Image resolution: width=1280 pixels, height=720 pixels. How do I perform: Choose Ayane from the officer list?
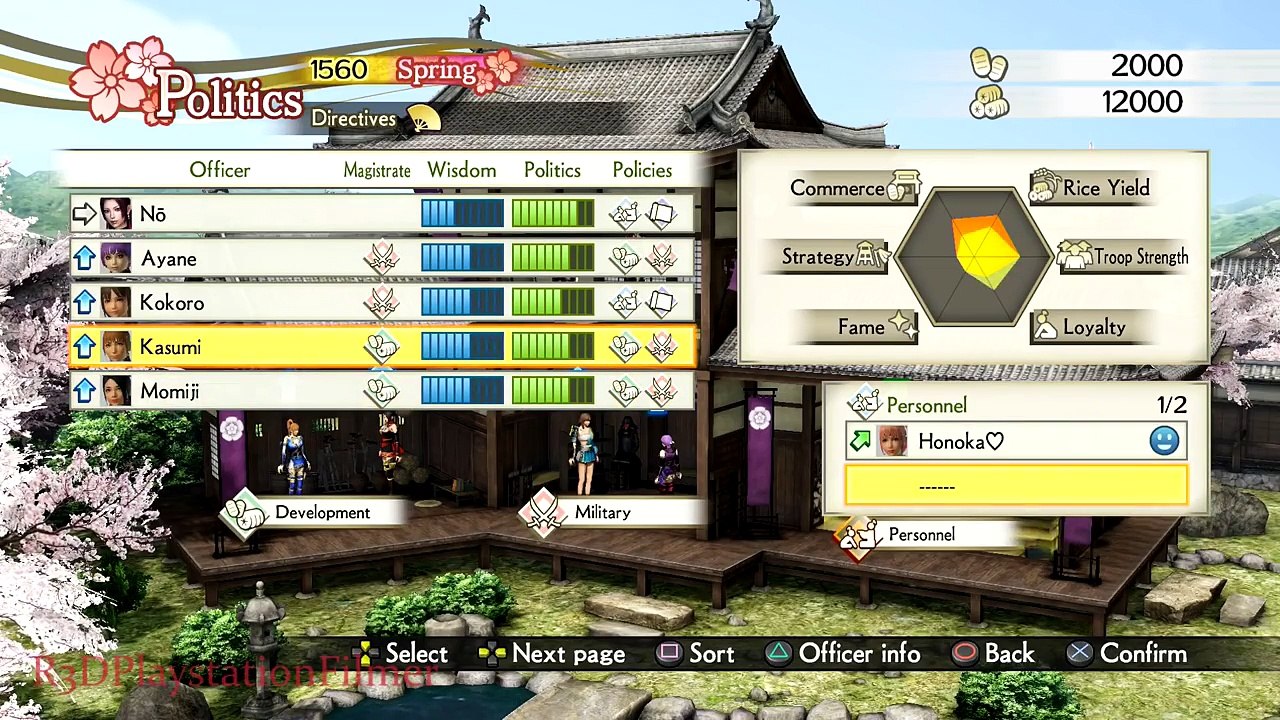[380, 259]
